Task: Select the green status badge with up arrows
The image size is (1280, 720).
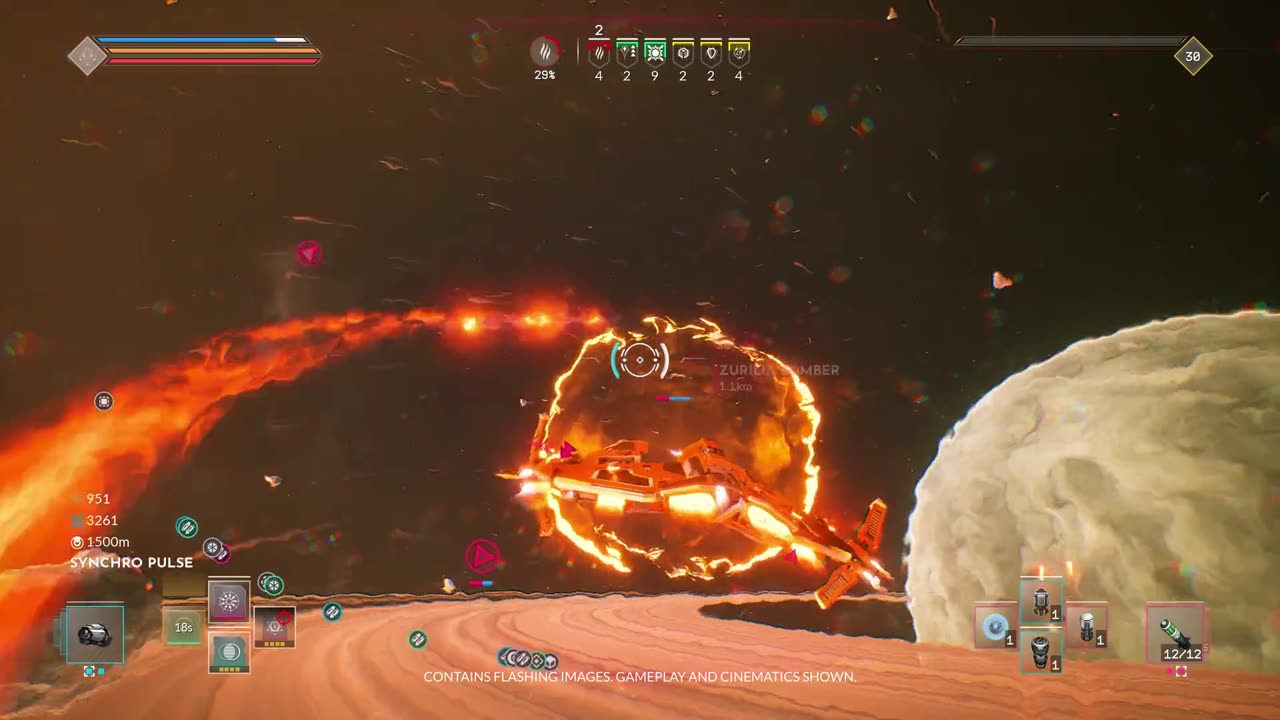Action: 627,53
